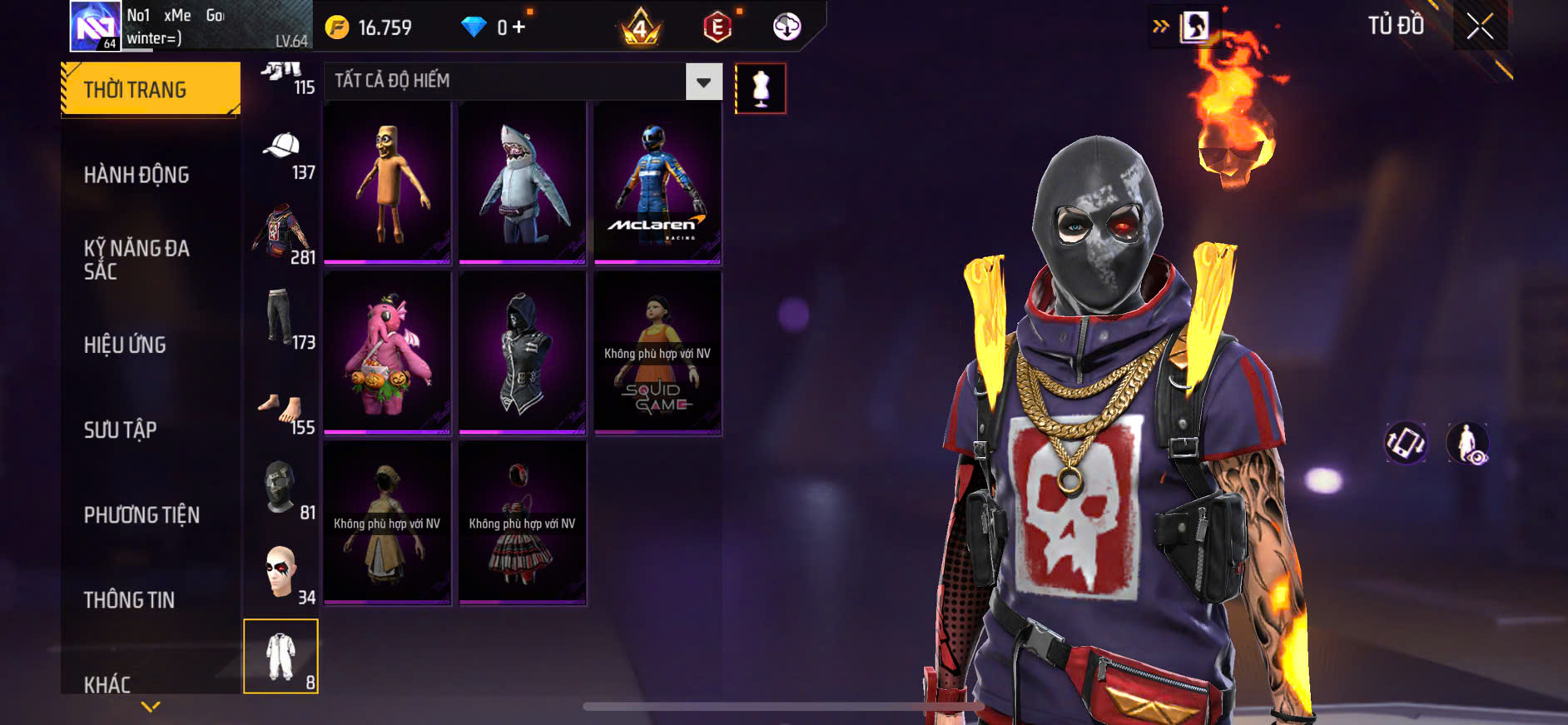Open the Sưu Tập tab
The height and width of the screenshot is (725, 1568).
(x=120, y=430)
